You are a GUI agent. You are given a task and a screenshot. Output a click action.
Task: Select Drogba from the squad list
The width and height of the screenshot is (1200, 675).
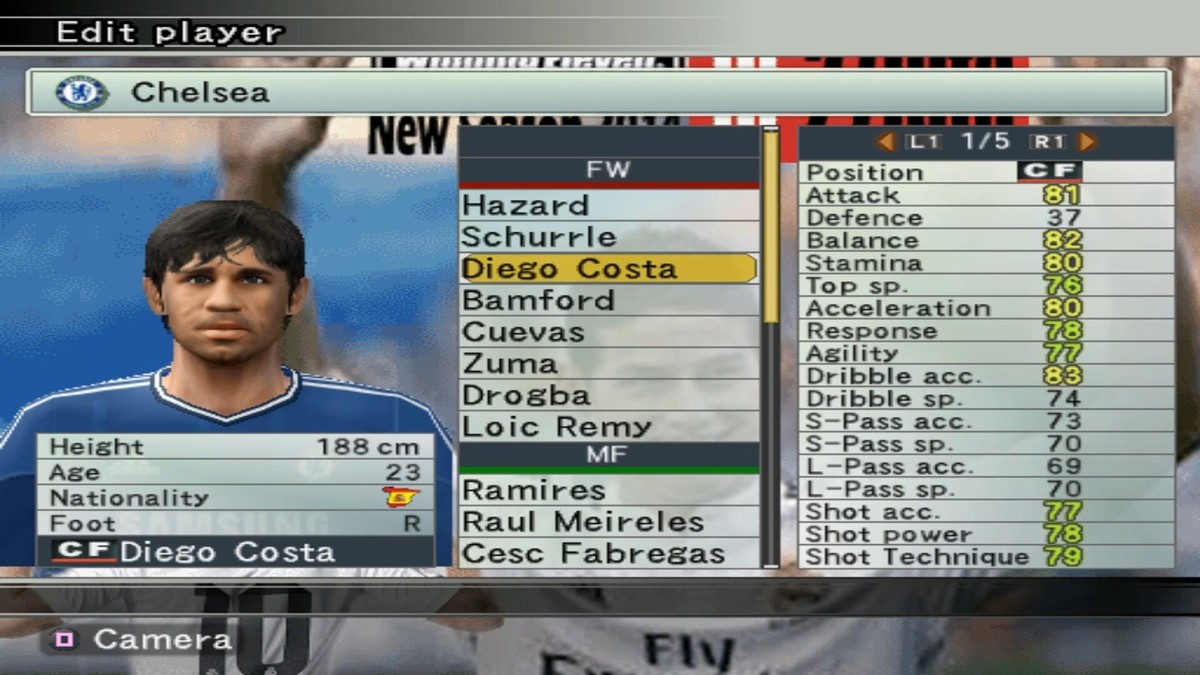pyautogui.click(x=608, y=396)
